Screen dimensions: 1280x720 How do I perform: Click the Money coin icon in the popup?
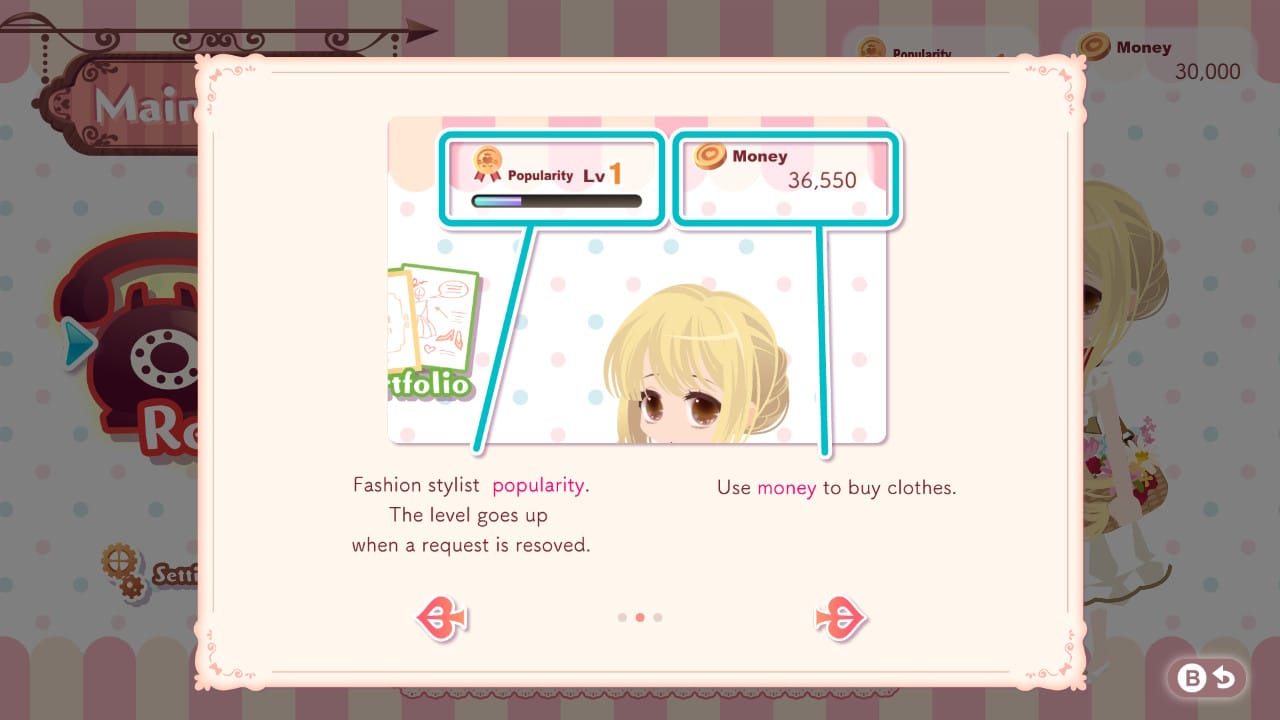tap(711, 157)
